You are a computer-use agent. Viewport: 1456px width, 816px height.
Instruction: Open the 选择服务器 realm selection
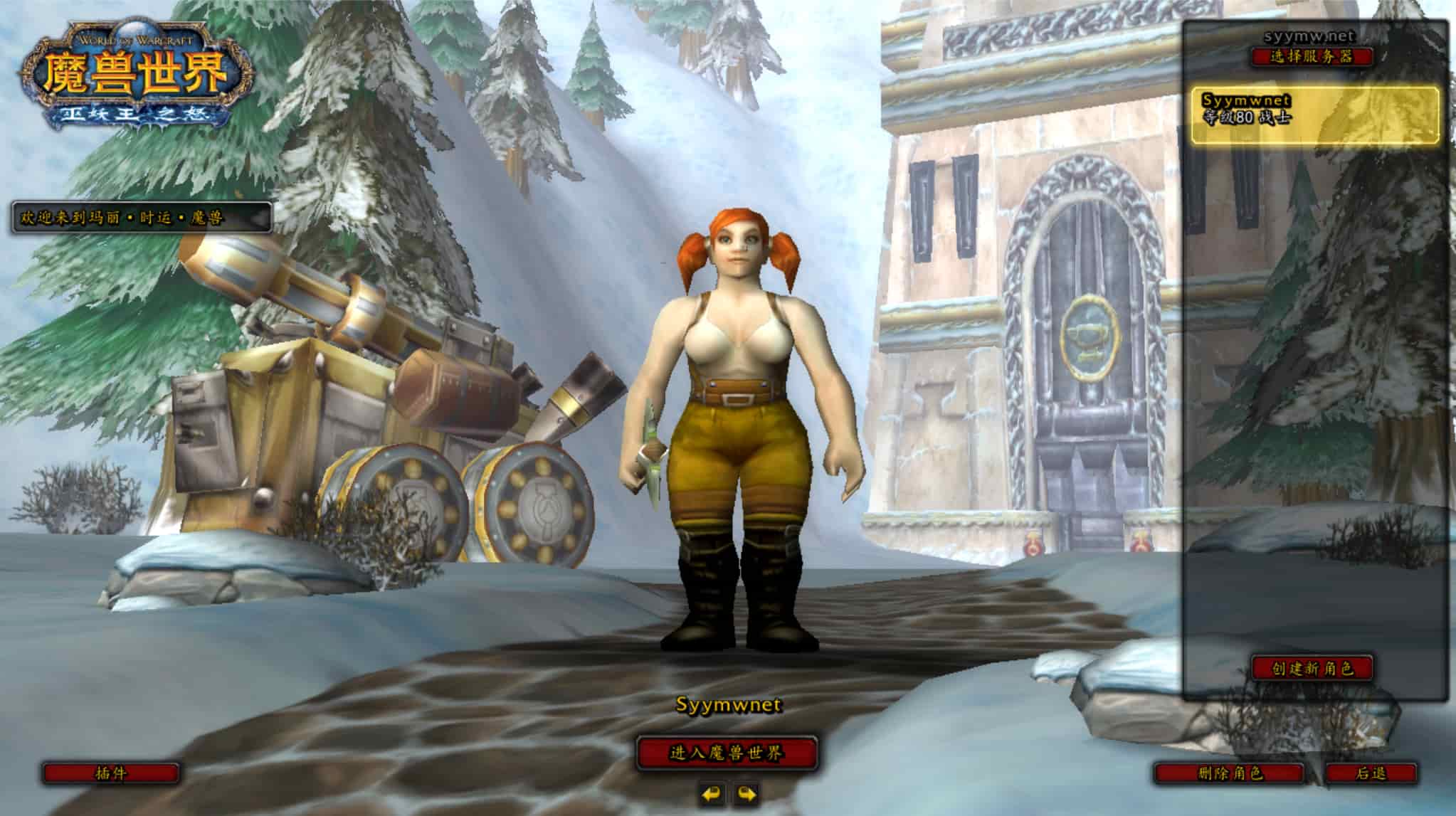[x=1312, y=57]
